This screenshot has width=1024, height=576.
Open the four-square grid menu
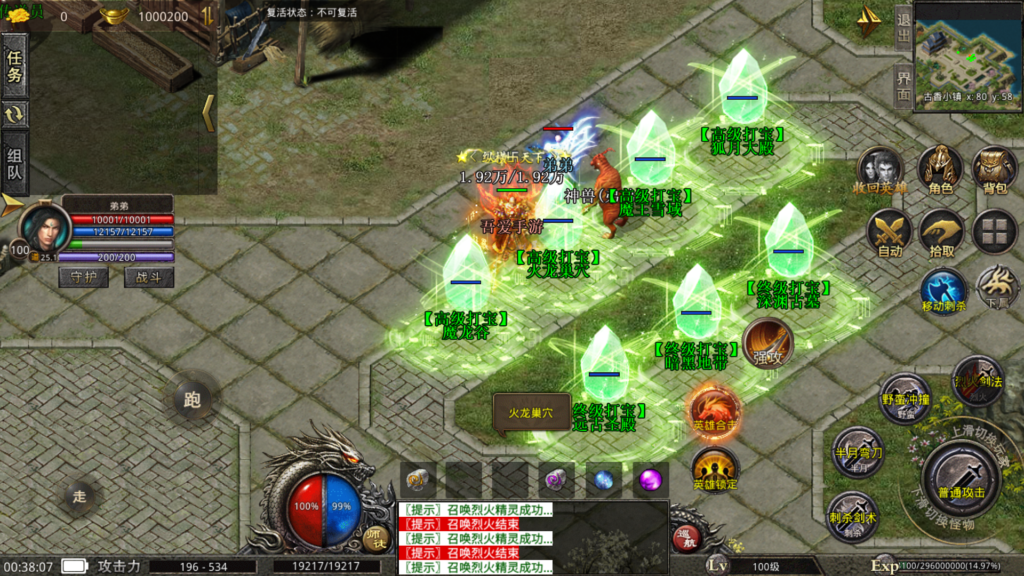995,231
